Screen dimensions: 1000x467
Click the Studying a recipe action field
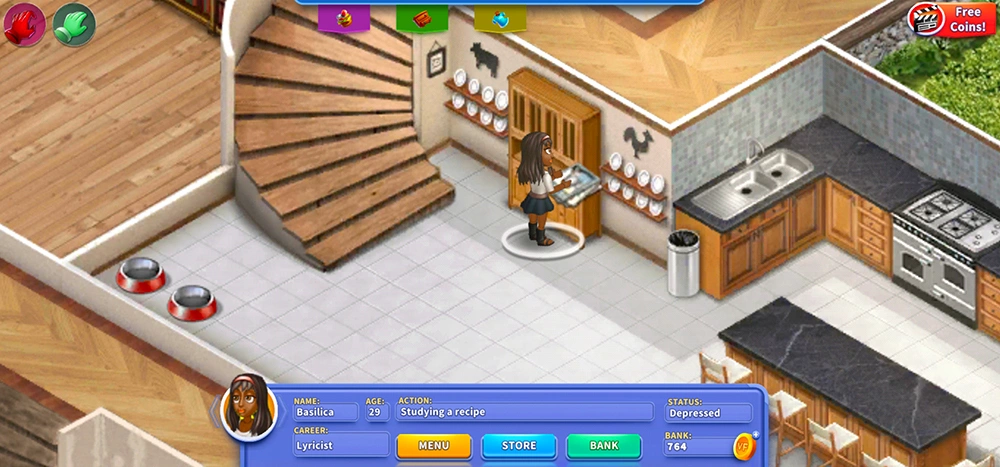tap(525, 411)
